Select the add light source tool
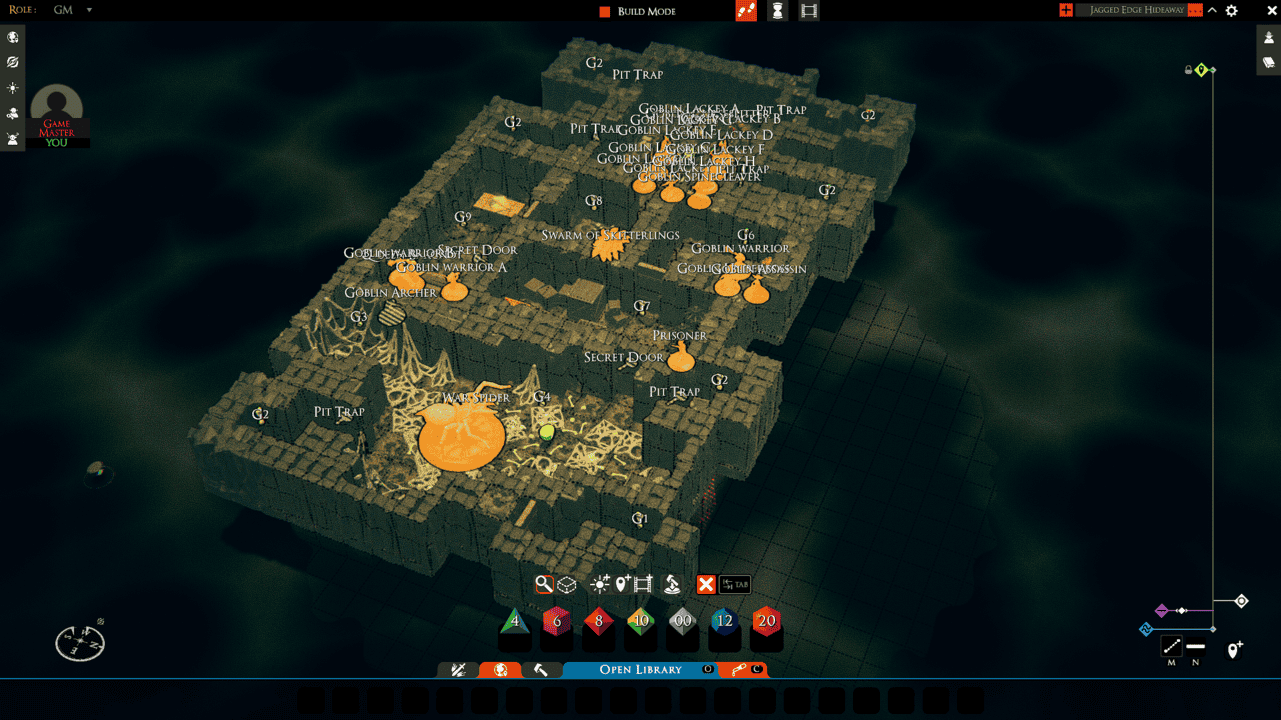Image resolution: width=1281 pixels, height=720 pixels. pos(600,584)
